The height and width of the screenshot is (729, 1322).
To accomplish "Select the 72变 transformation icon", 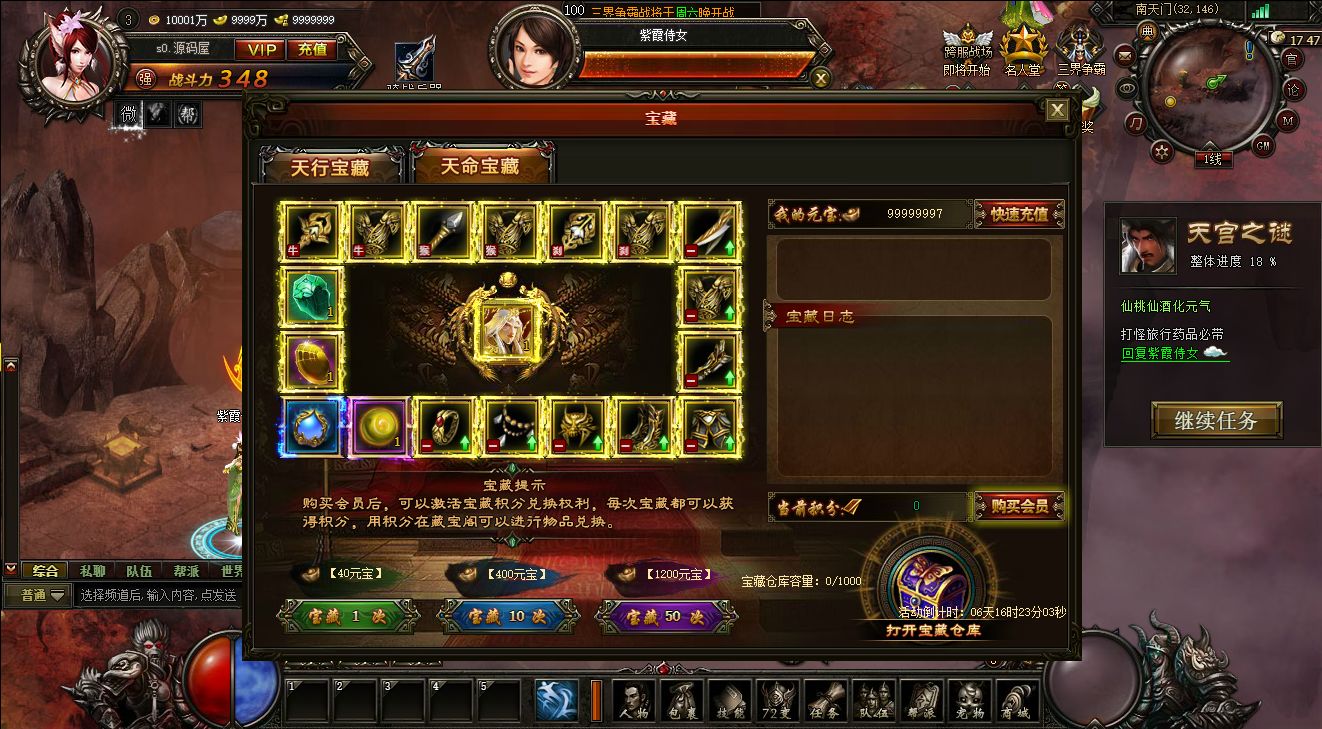I will [x=777, y=700].
